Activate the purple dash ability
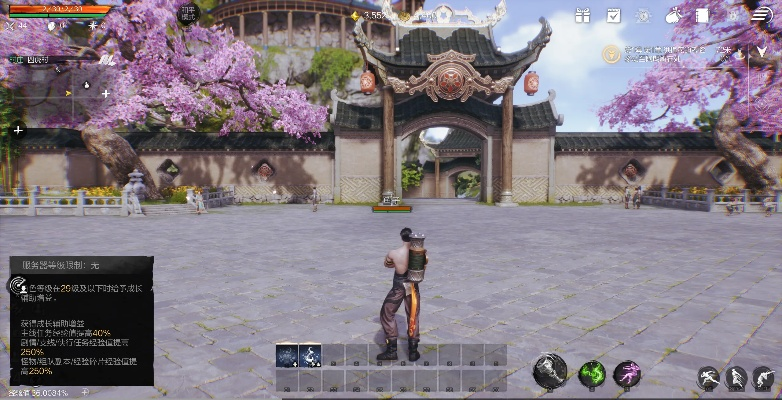782x400 pixels. click(x=627, y=375)
